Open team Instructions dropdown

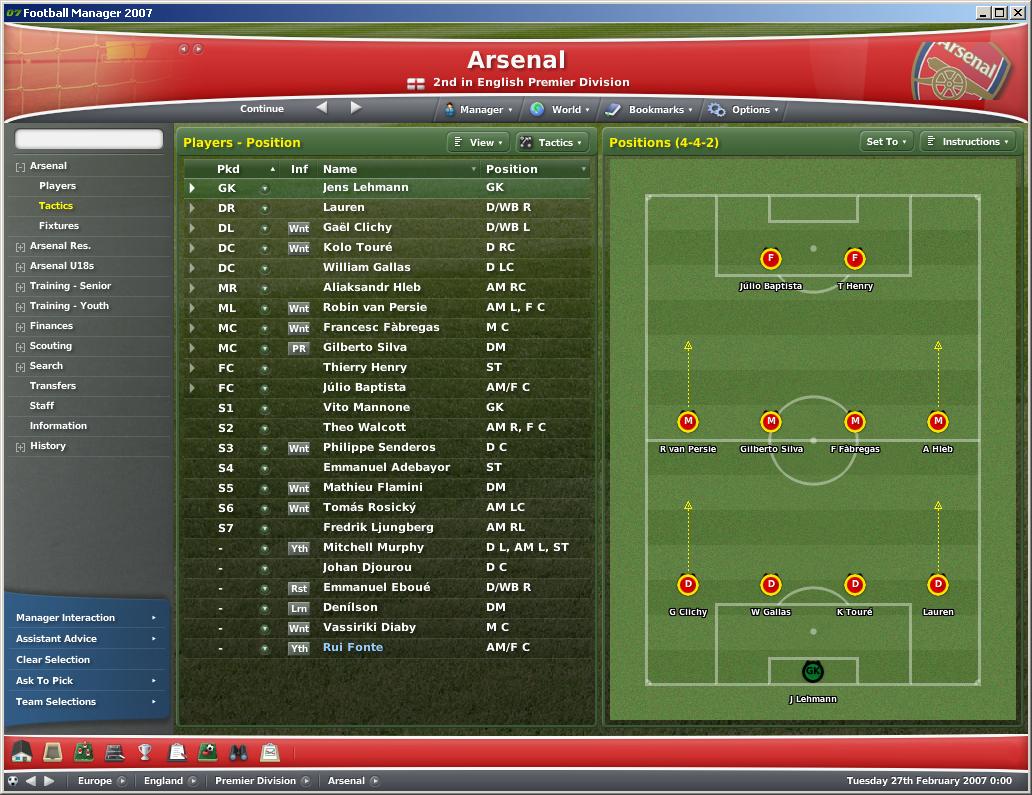967,142
